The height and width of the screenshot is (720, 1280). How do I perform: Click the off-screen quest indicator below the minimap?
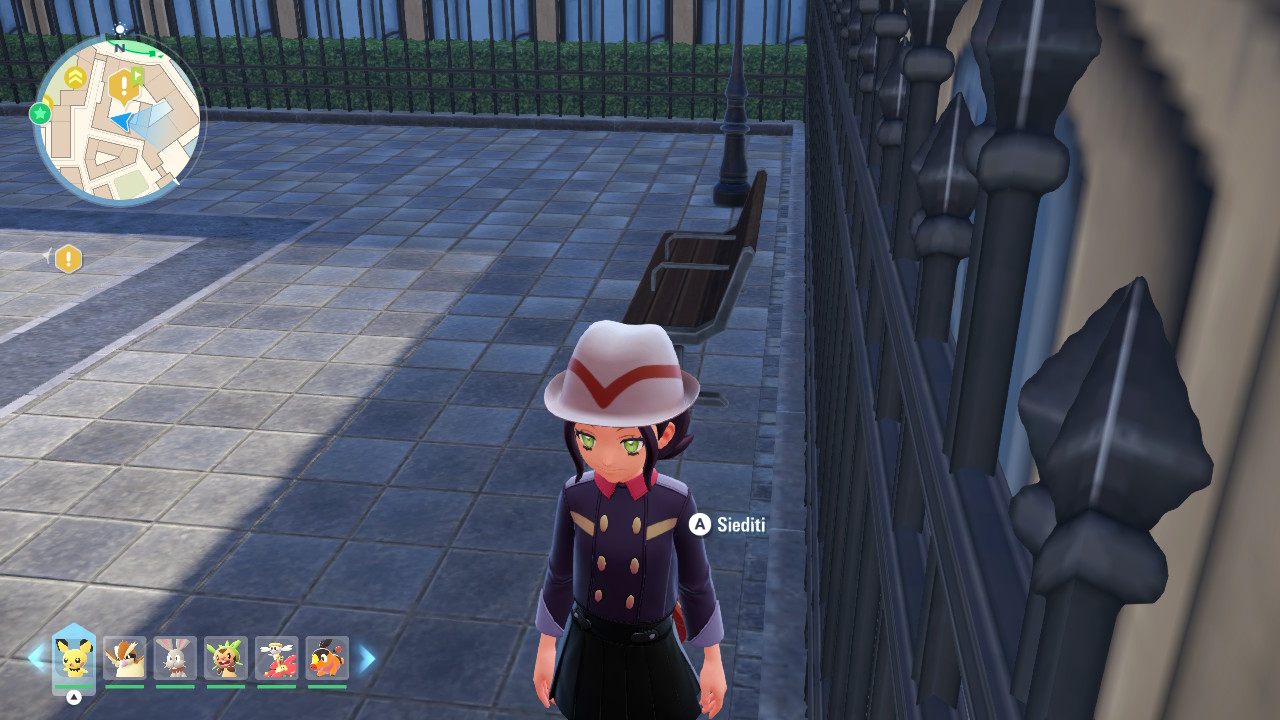(x=67, y=259)
